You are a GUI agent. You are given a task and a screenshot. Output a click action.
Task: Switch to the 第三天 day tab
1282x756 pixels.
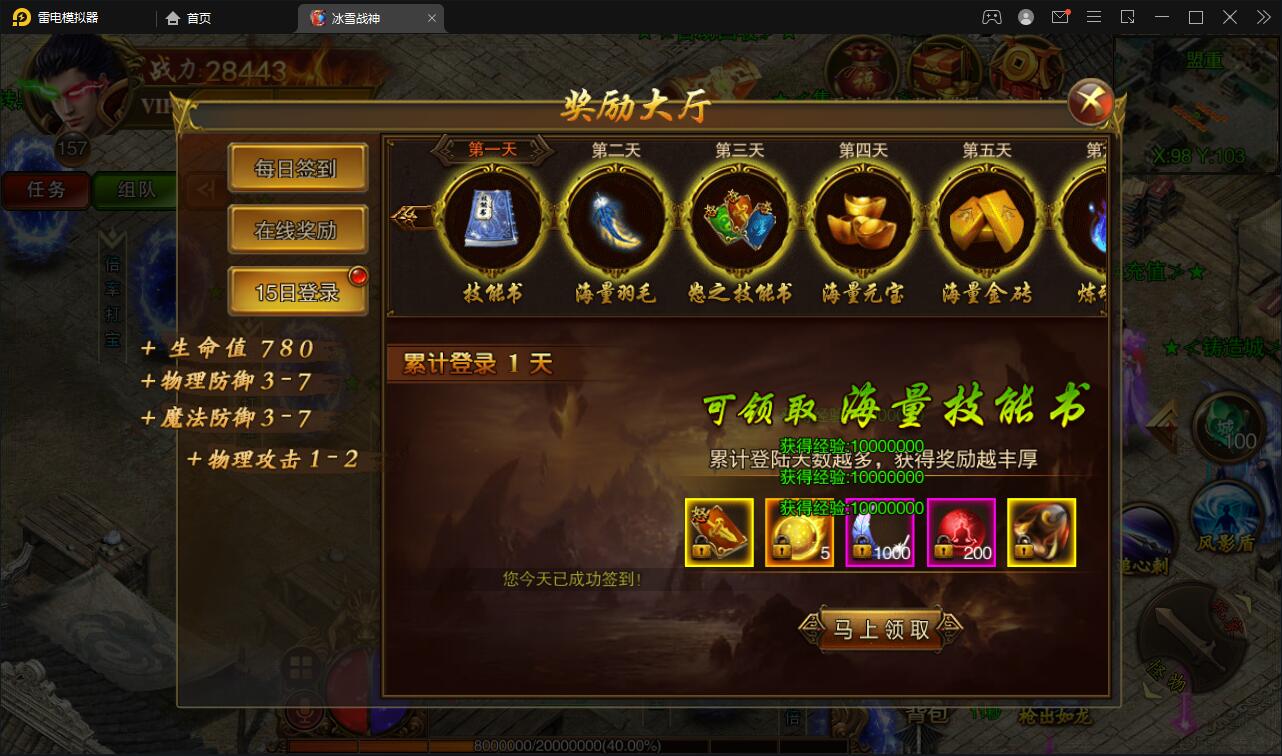[739, 148]
